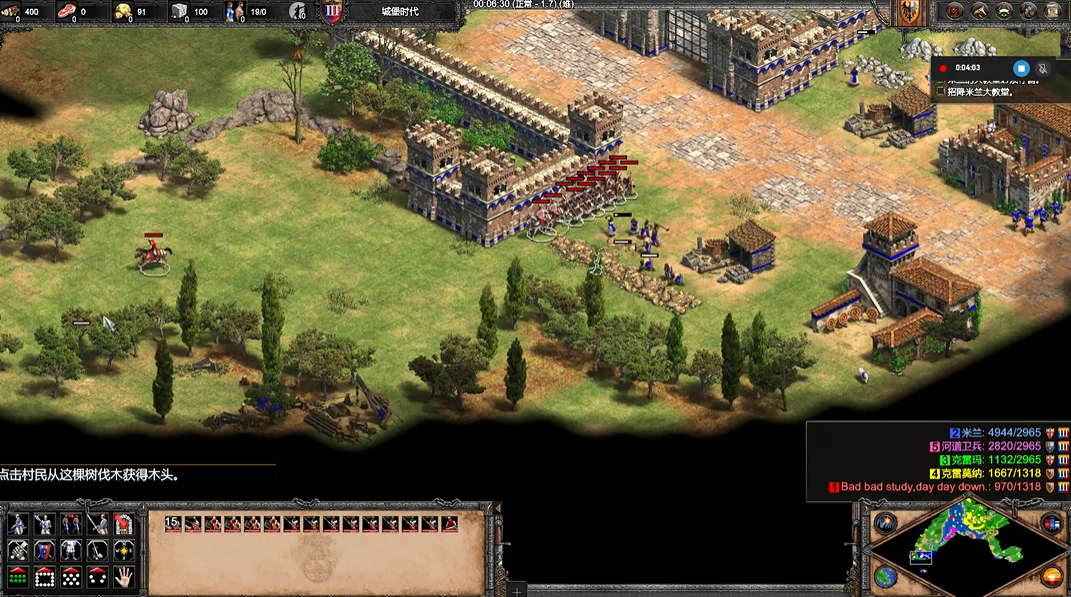Image resolution: width=1071 pixels, height=597 pixels.
Task: Switch minimap to globe display mode
Action: (885, 576)
